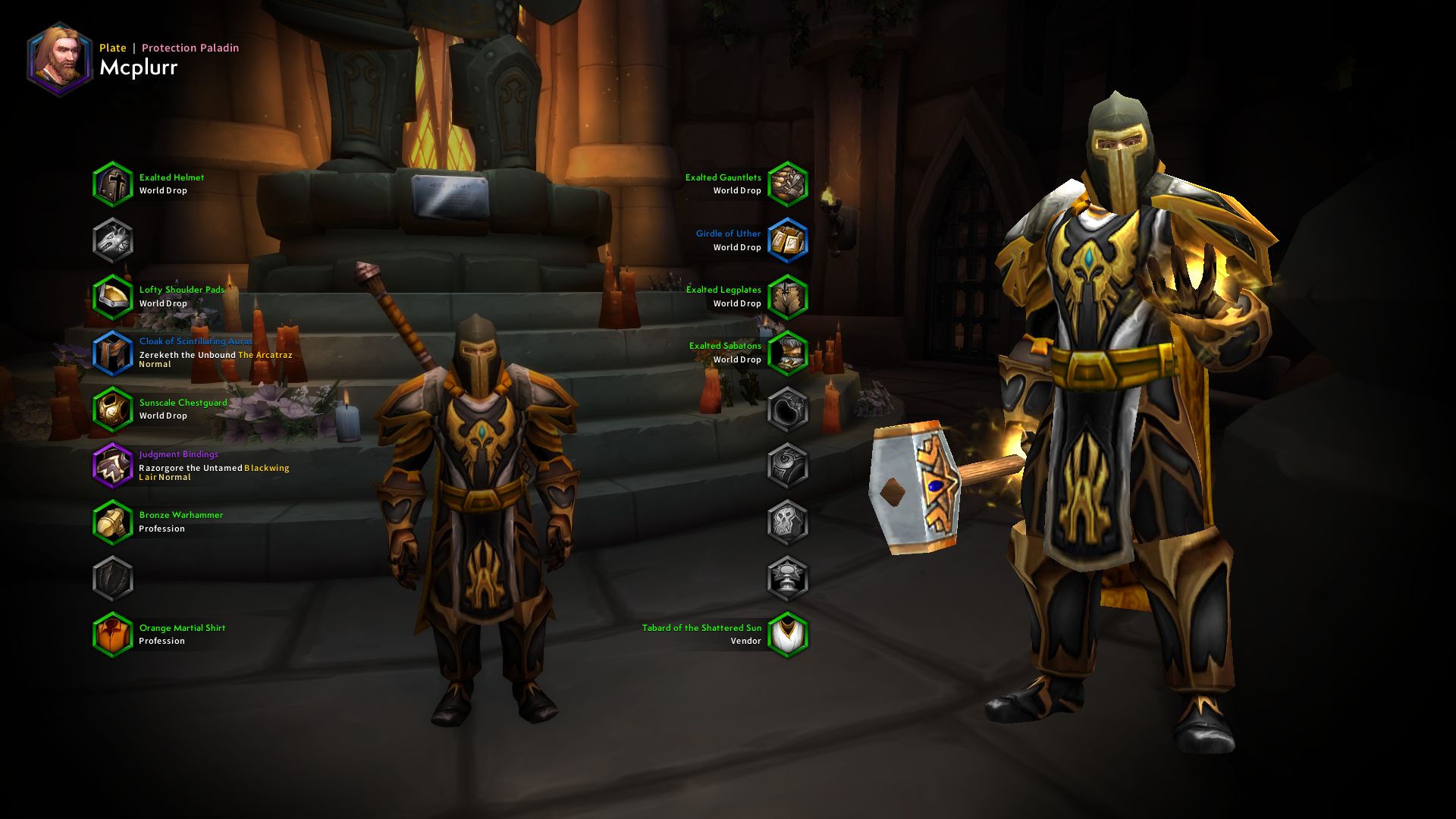The width and height of the screenshot is (1456, 819).
Task: Open the Sunscale Chestguard slot
Action: pyautogui.click(x=112, y=409)
